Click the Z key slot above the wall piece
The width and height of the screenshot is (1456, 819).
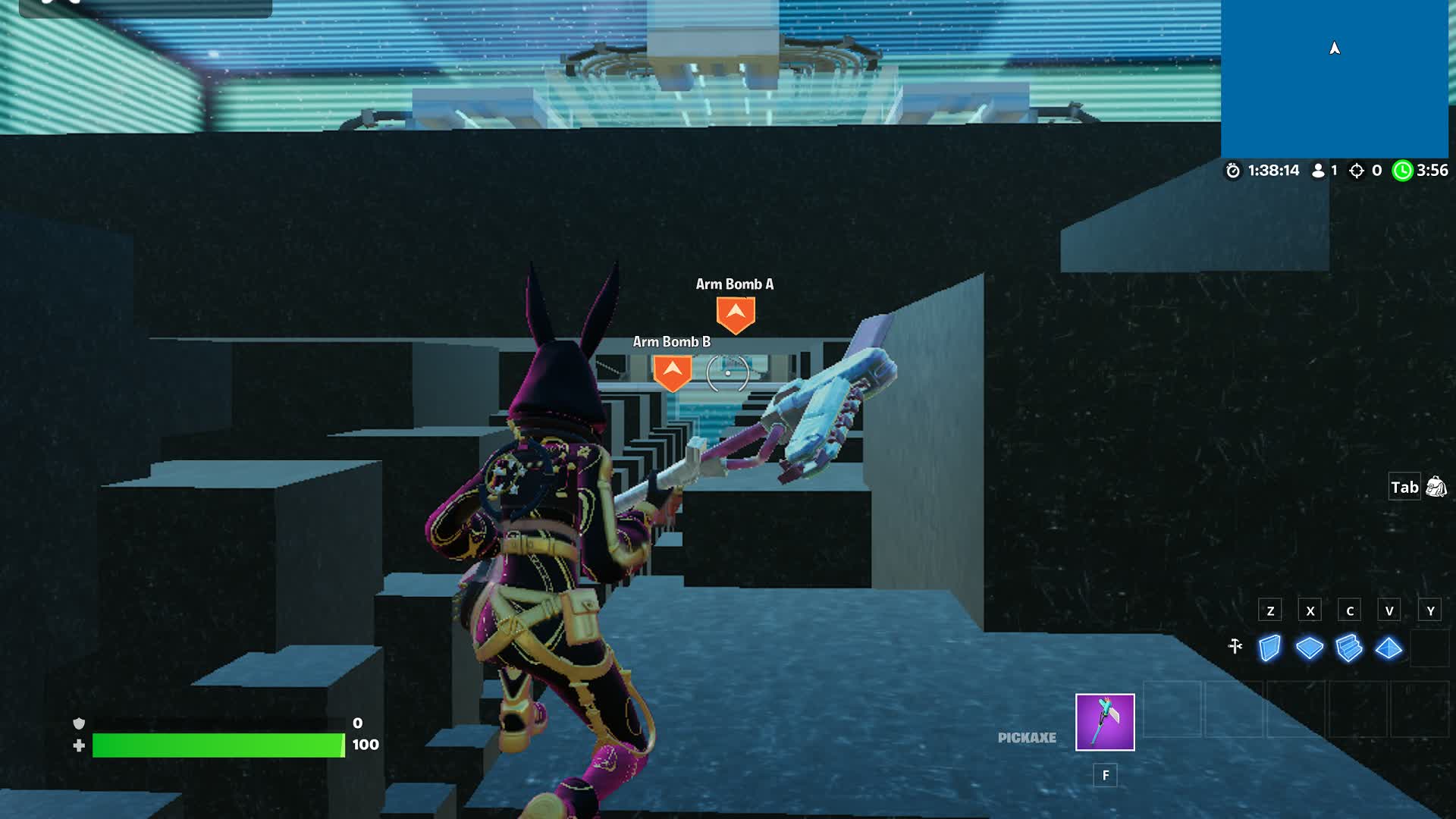coord(1269,610)
